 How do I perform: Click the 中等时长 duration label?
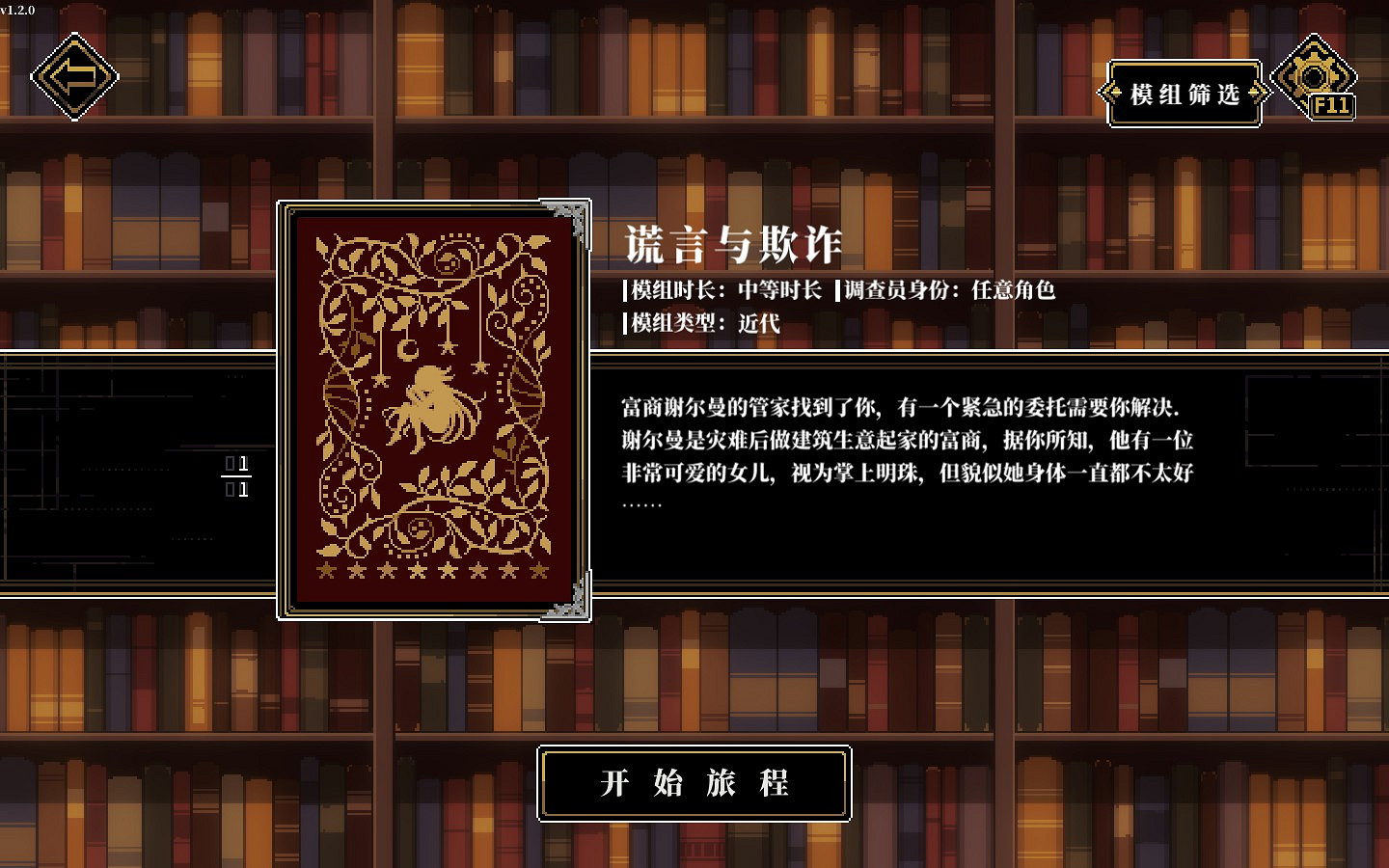pyautogui.click(x=779, y=290)
